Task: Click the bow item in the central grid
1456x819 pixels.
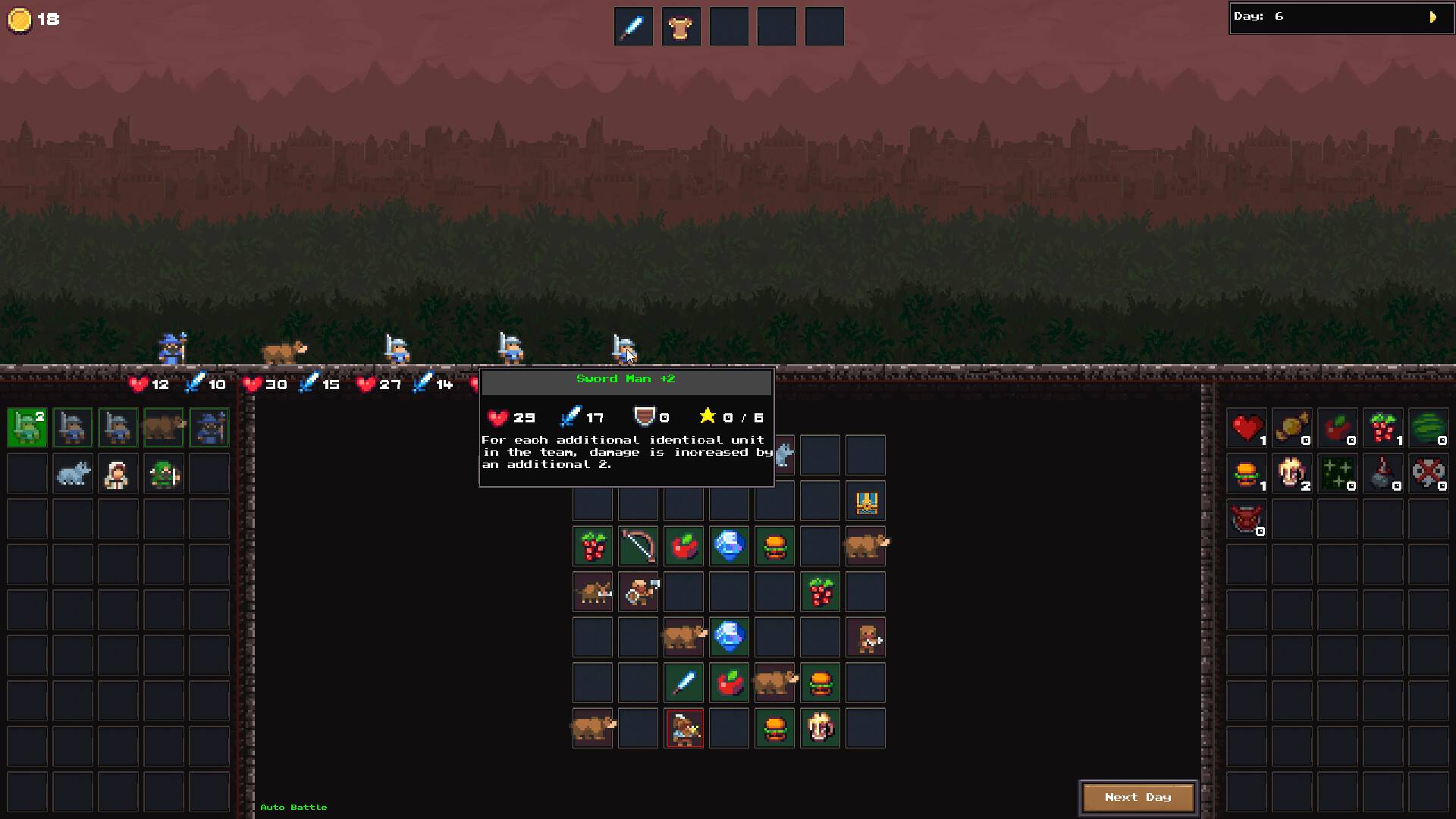Action: 638,546
